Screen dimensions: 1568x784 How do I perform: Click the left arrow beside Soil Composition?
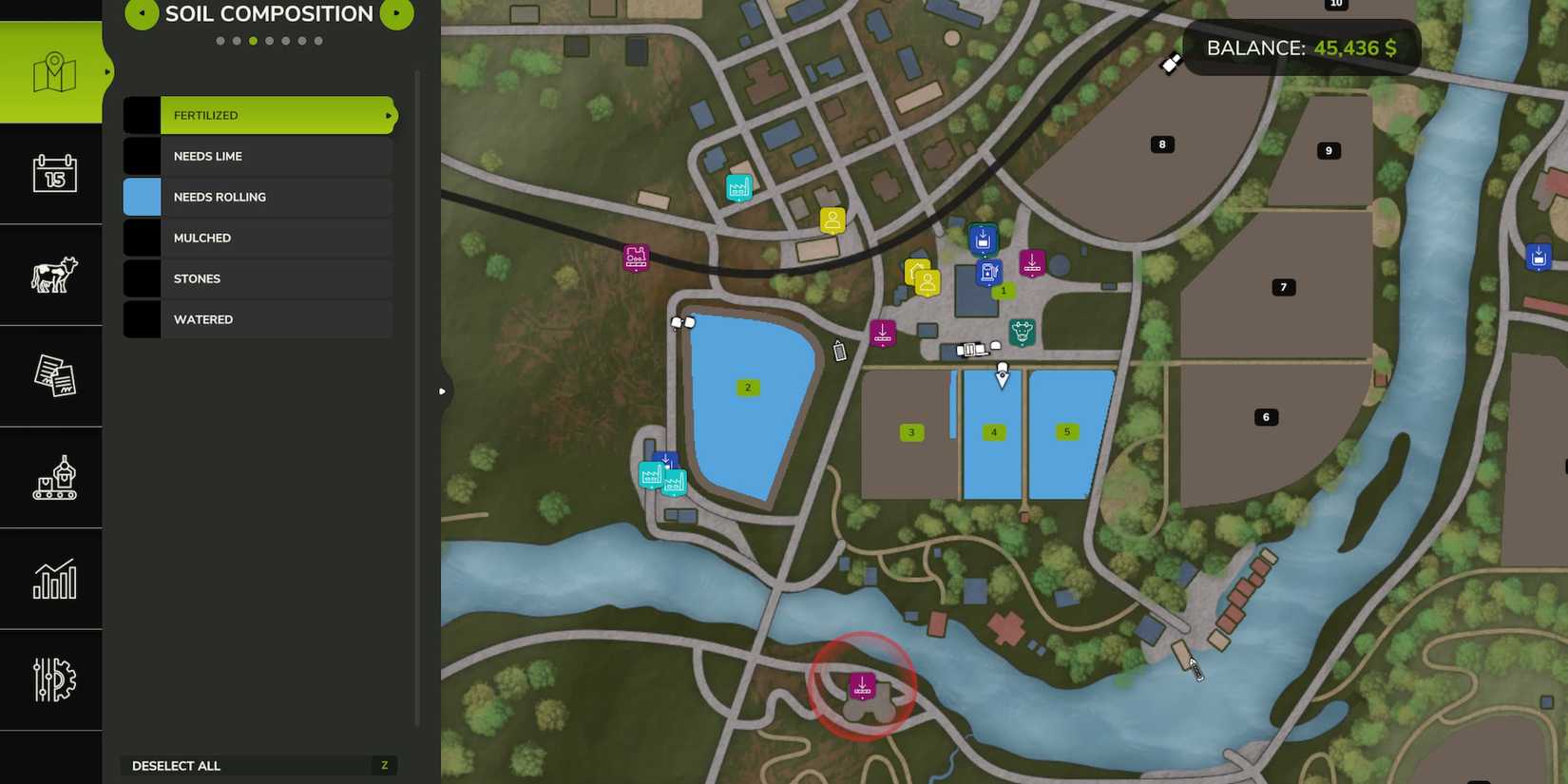(x=141, y=13)
